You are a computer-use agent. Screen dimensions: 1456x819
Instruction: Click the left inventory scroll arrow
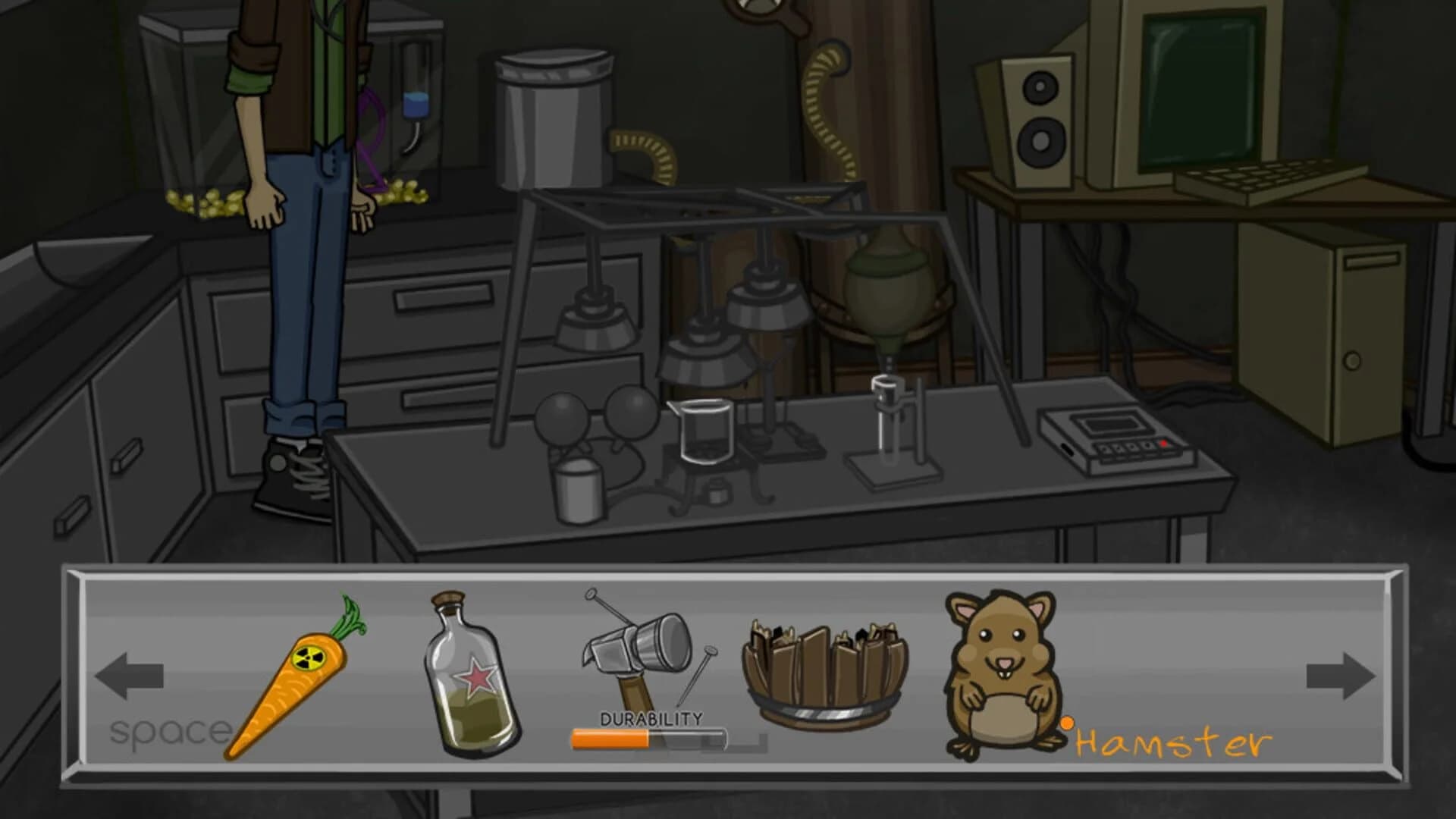click(x=129, y=675)
